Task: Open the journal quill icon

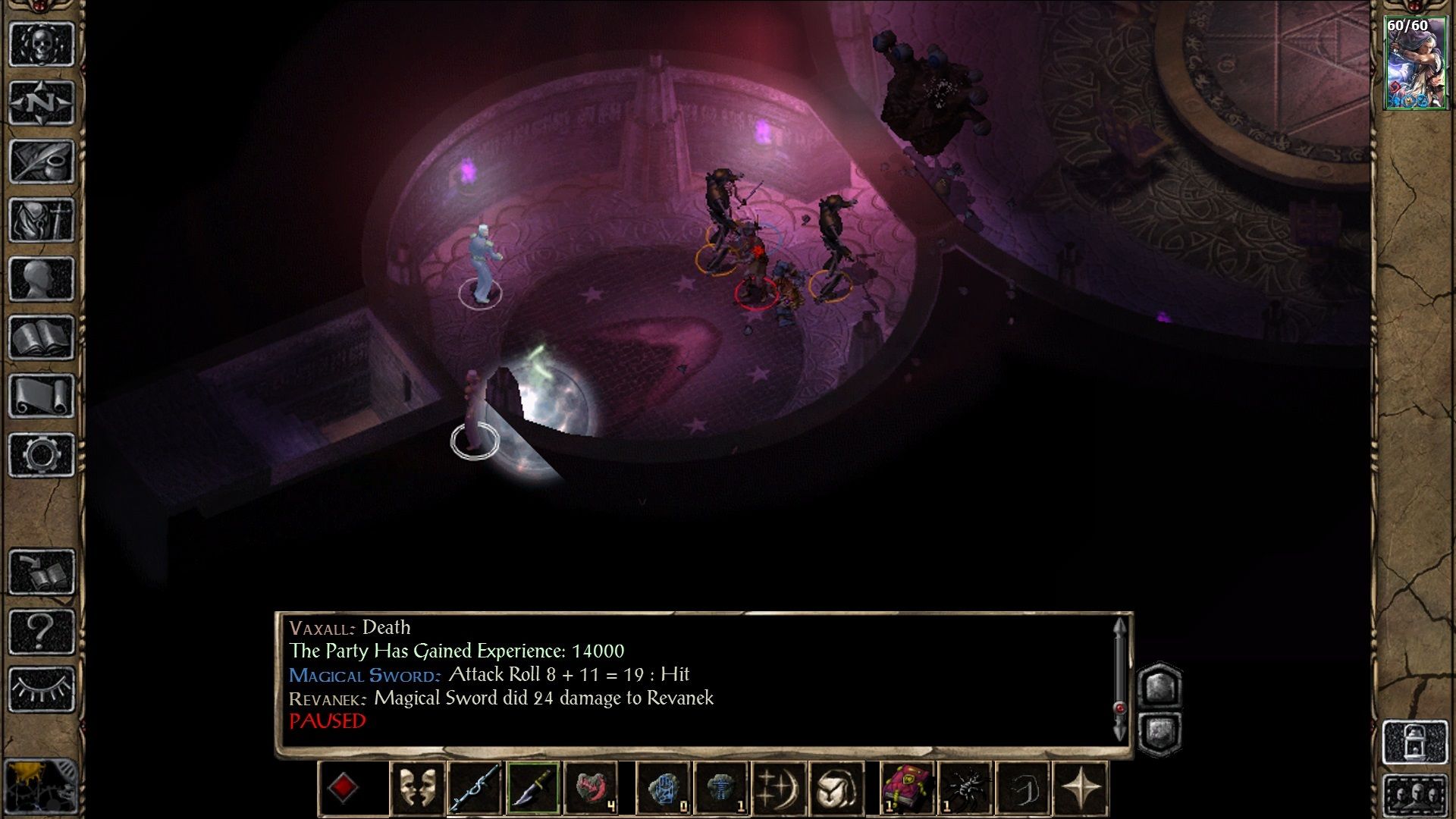Action: coord(41,161)
